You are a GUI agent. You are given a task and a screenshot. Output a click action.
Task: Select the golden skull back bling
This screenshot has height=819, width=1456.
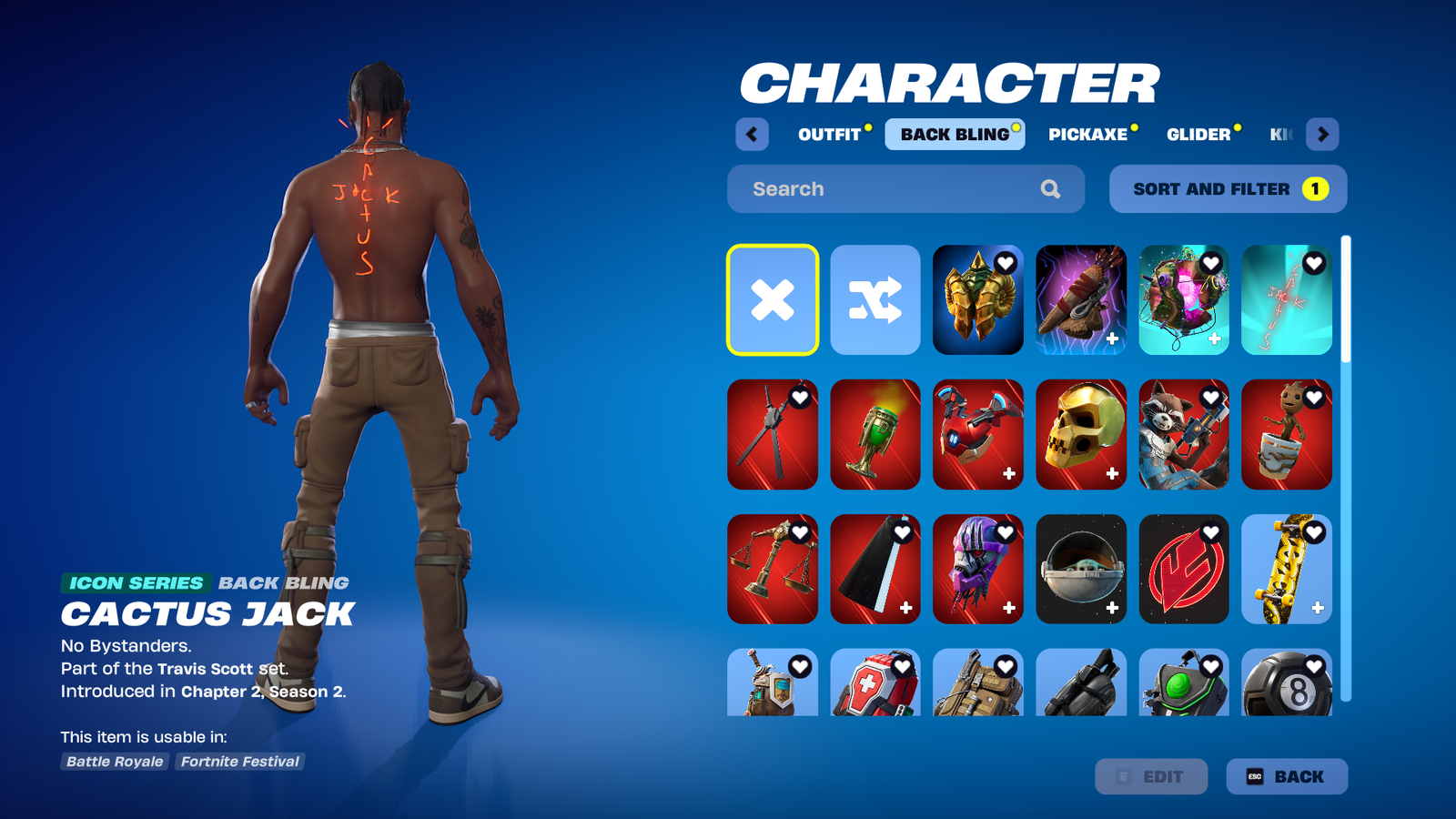tap(1080, 435)
